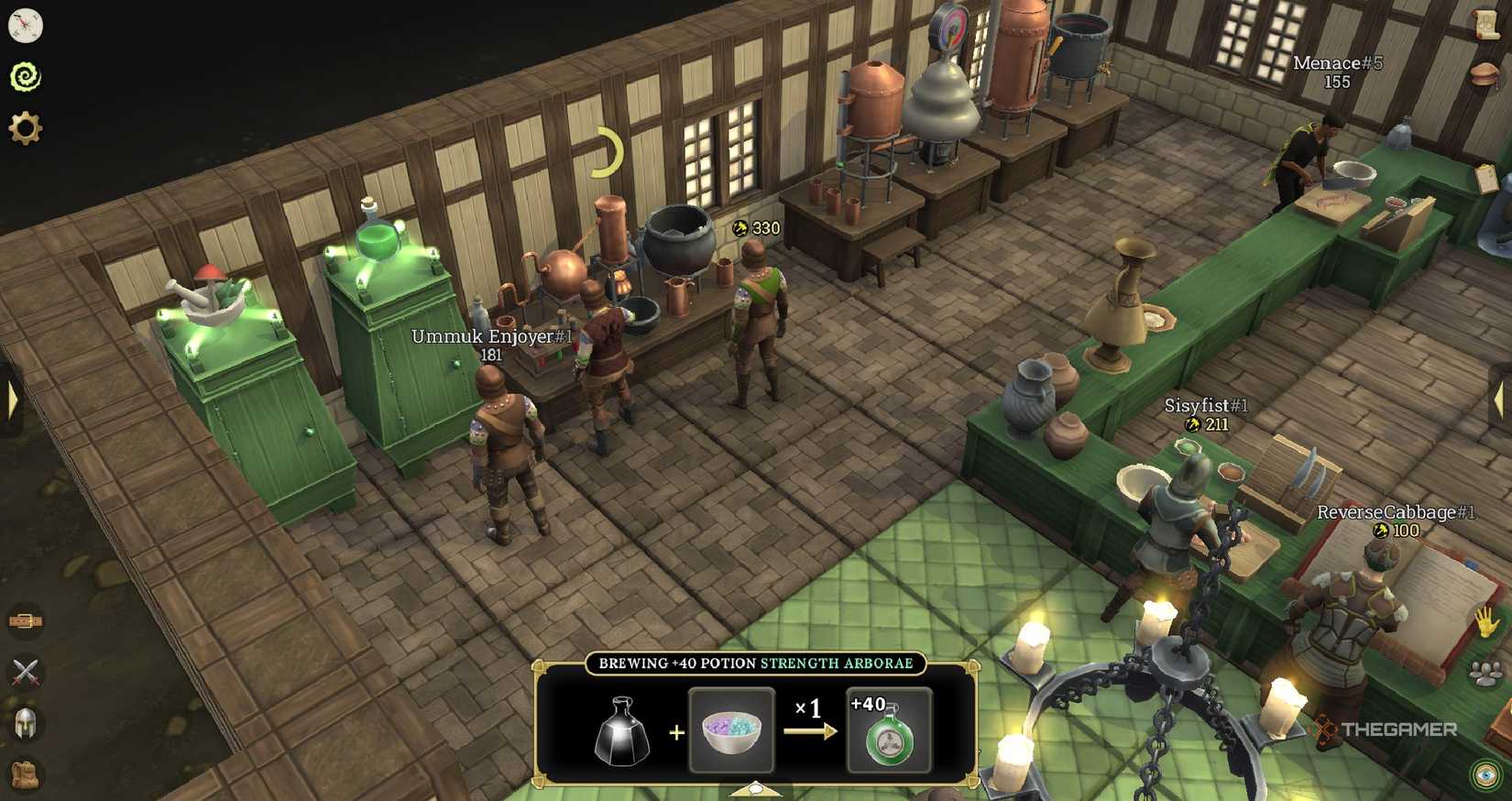Open the compass navigation icon
The image size is (1512, 801).
27,25
